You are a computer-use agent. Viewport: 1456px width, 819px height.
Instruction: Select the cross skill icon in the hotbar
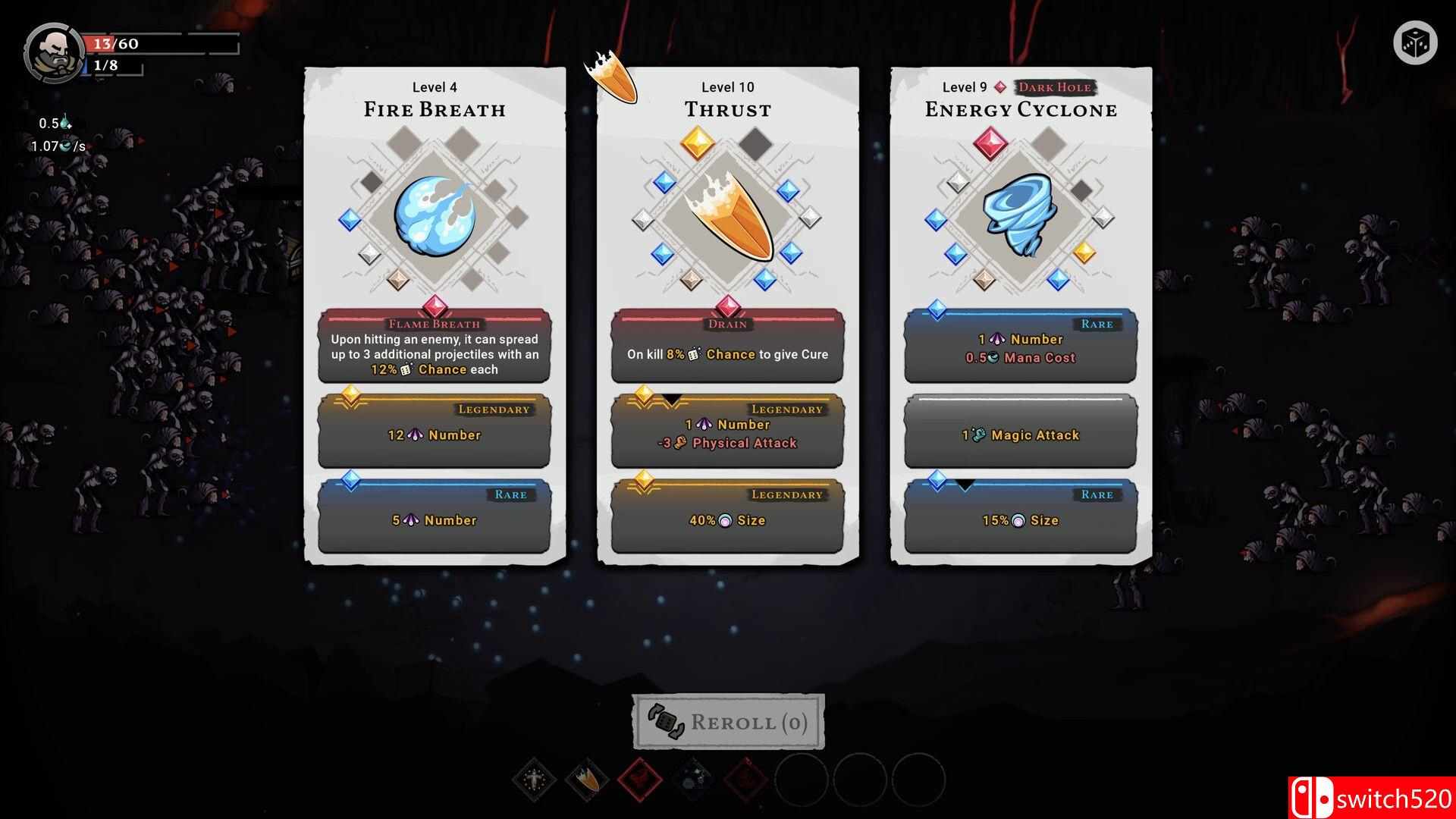pyautogui.click(x=534, y=779)
